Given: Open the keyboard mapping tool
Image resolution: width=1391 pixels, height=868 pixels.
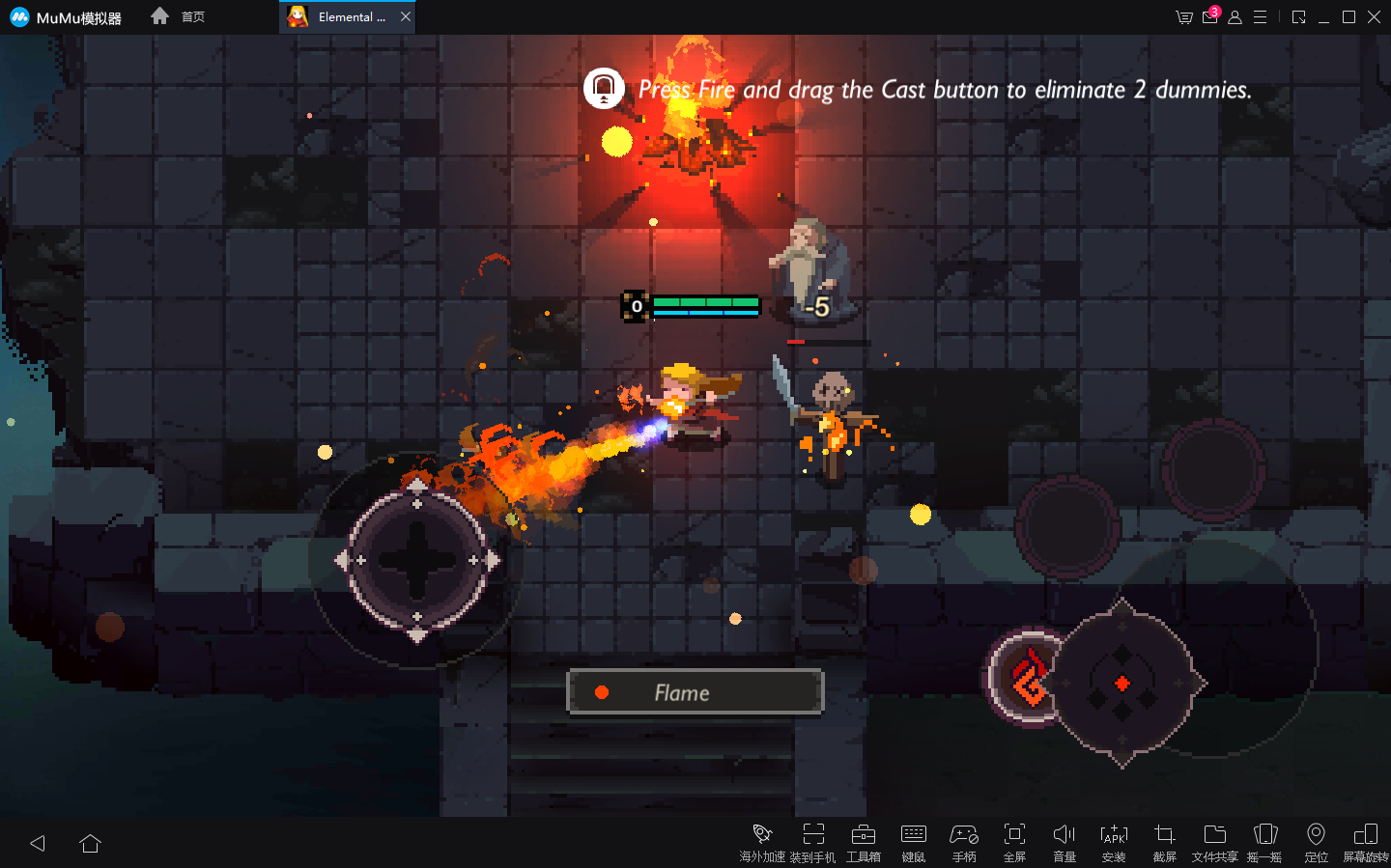Looking at the screenshot, I should point(913,841).
